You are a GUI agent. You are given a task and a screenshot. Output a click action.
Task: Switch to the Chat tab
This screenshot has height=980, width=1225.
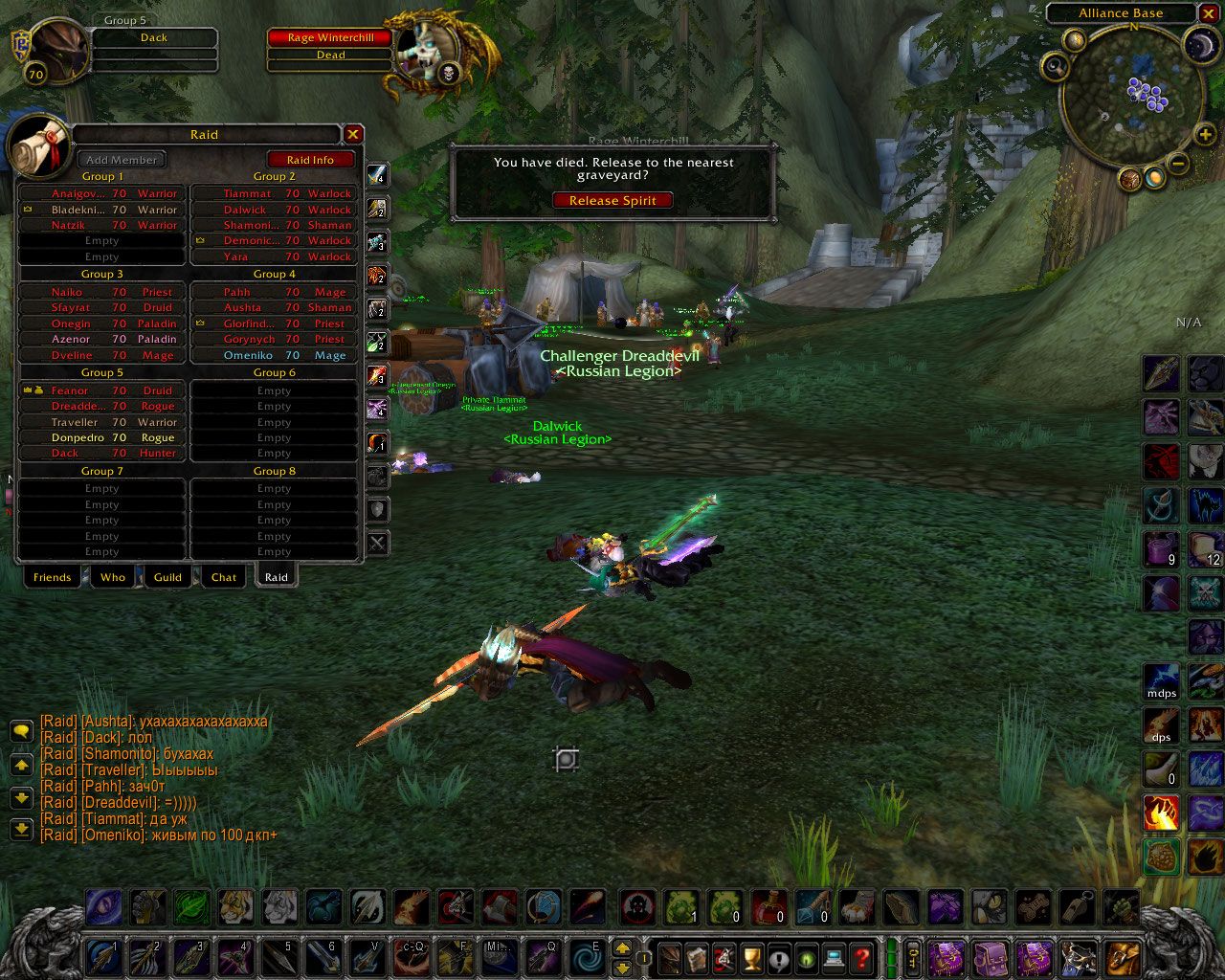coord(224,577)
